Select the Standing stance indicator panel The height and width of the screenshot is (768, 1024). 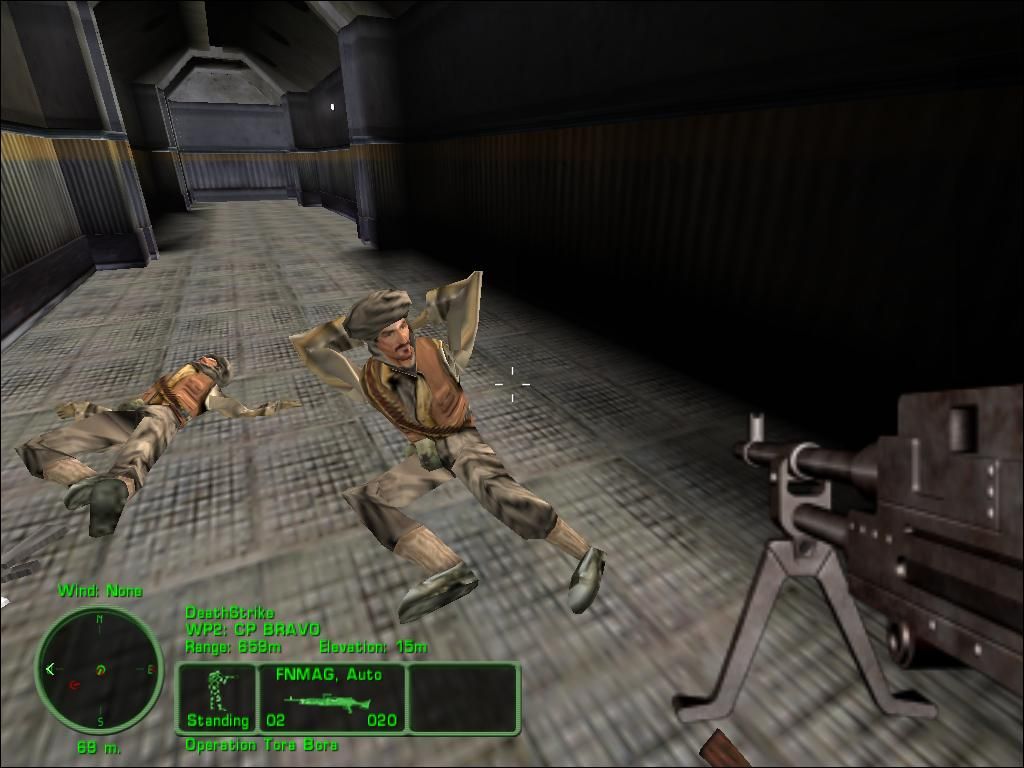[x=217, y=698]
